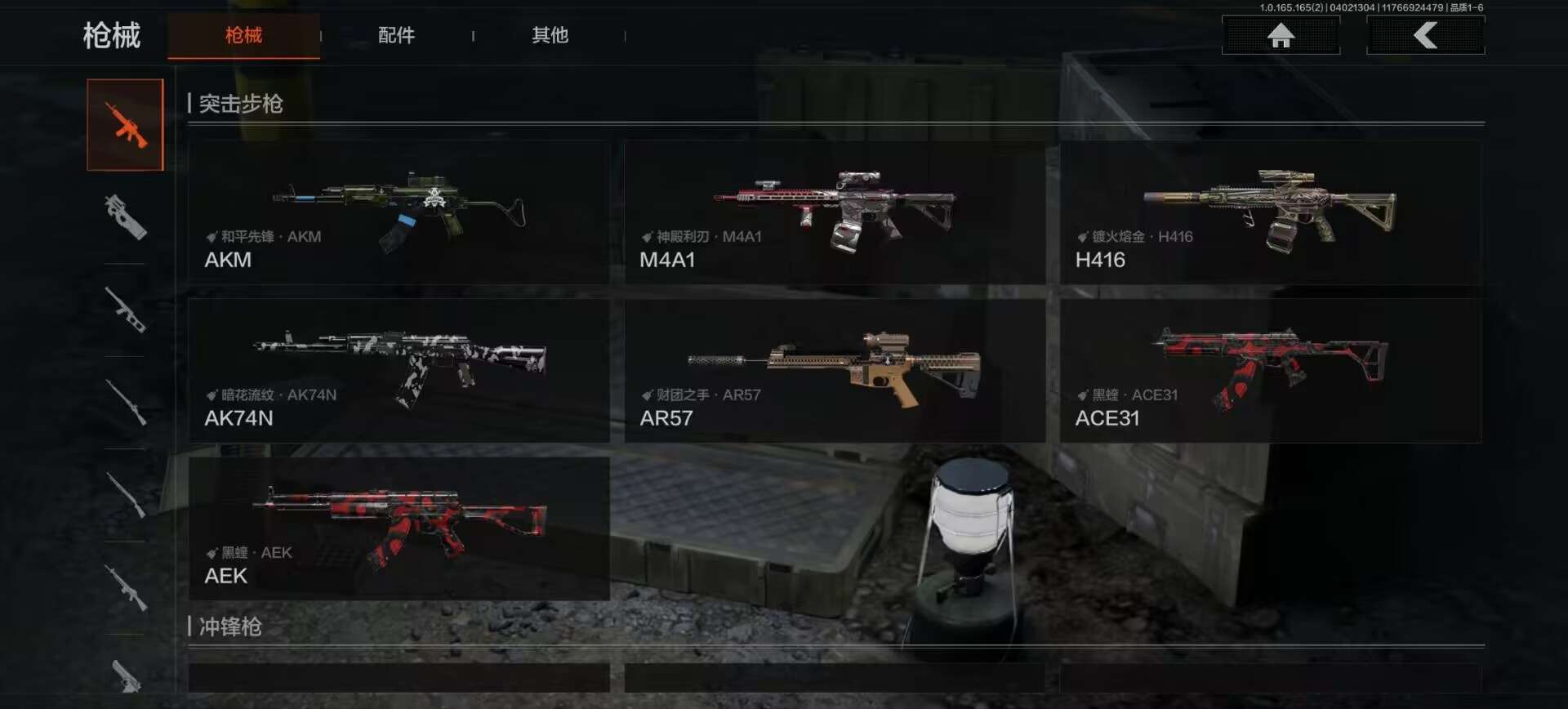Image resolution: width=1568 pixels, height=709 pixels.
Task: Select the AEK weapon card
Action: [399, 528]
